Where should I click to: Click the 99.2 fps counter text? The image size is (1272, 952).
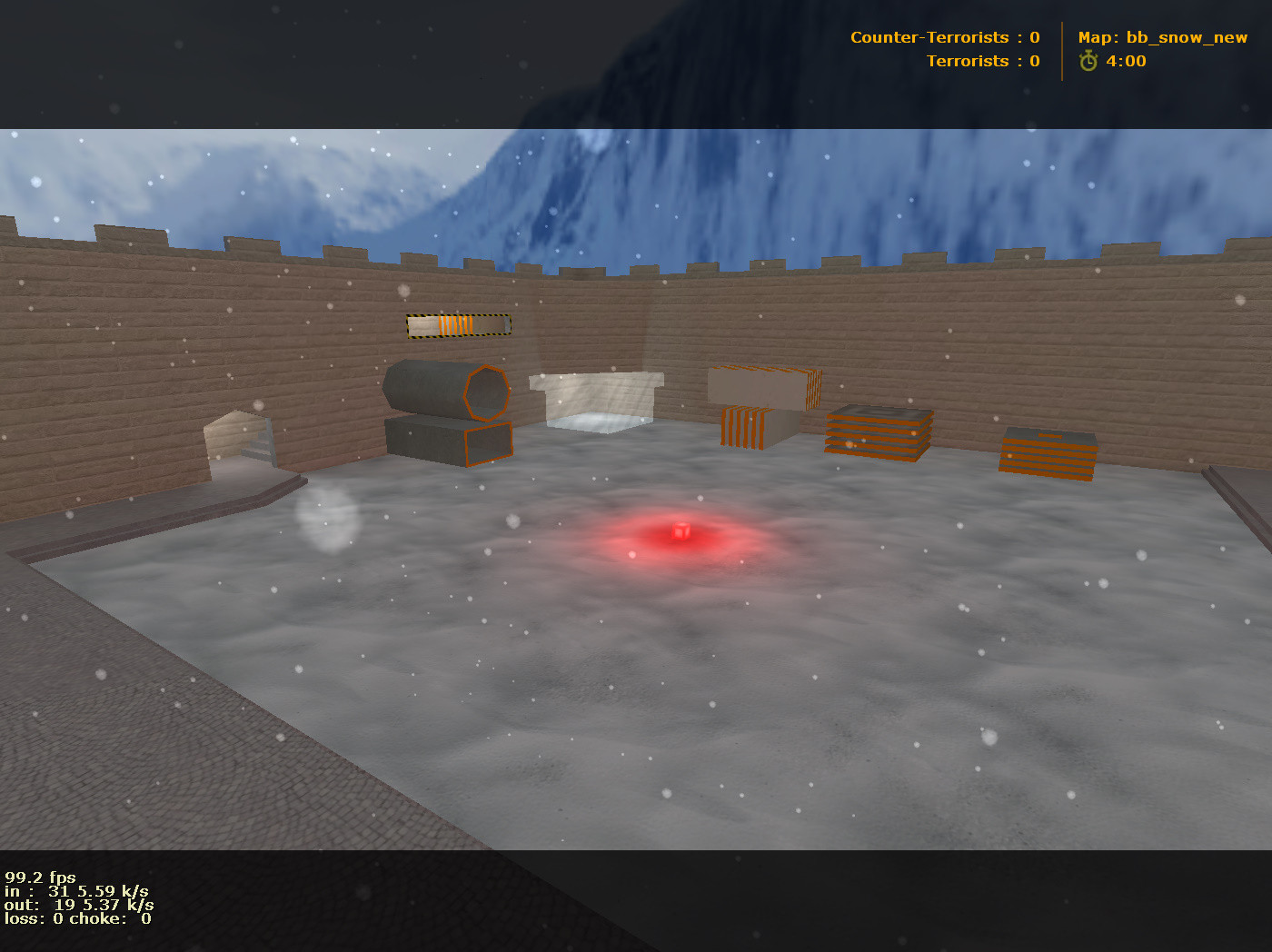pos(38,878)
